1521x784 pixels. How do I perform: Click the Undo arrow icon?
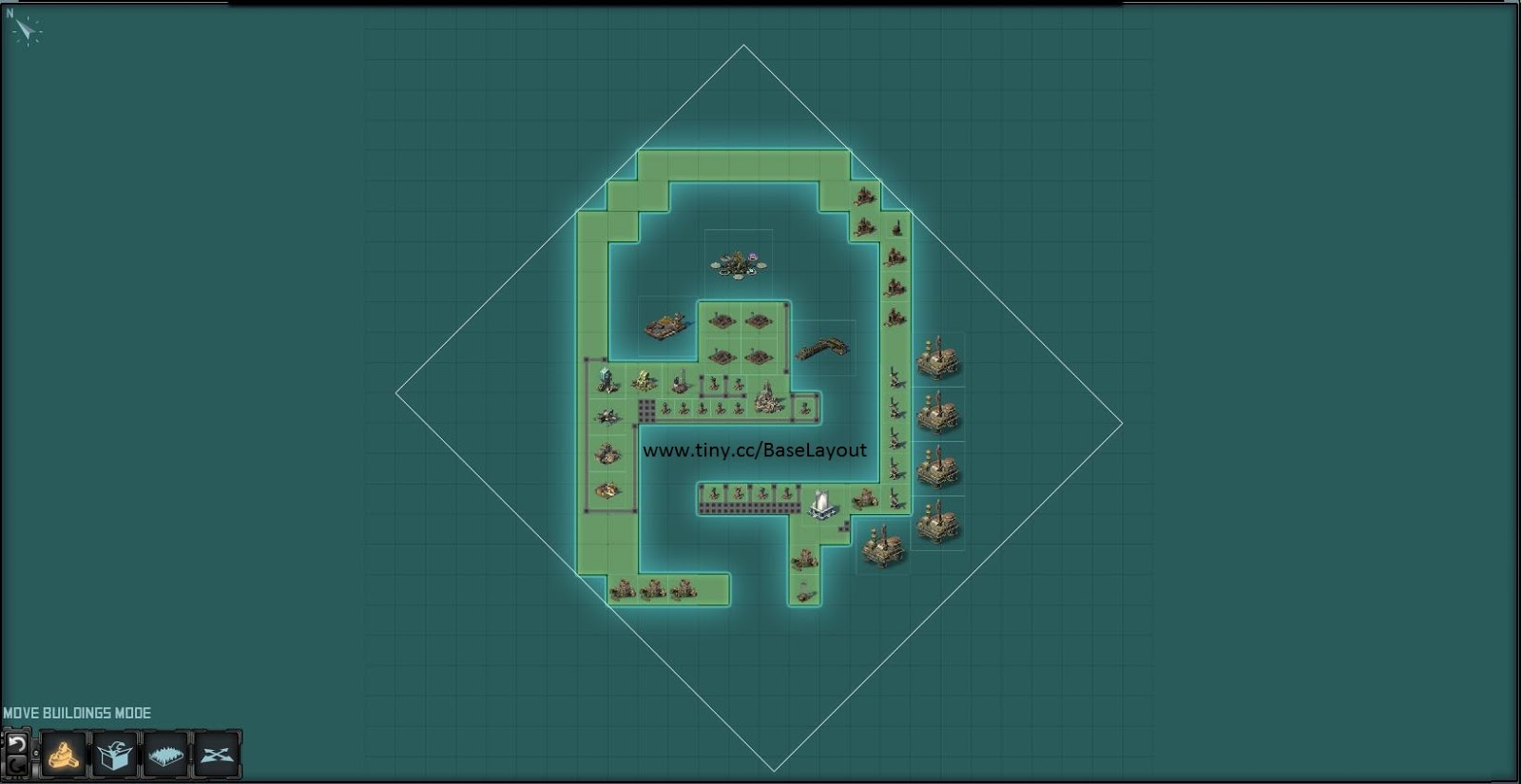[x=16, y=744]
